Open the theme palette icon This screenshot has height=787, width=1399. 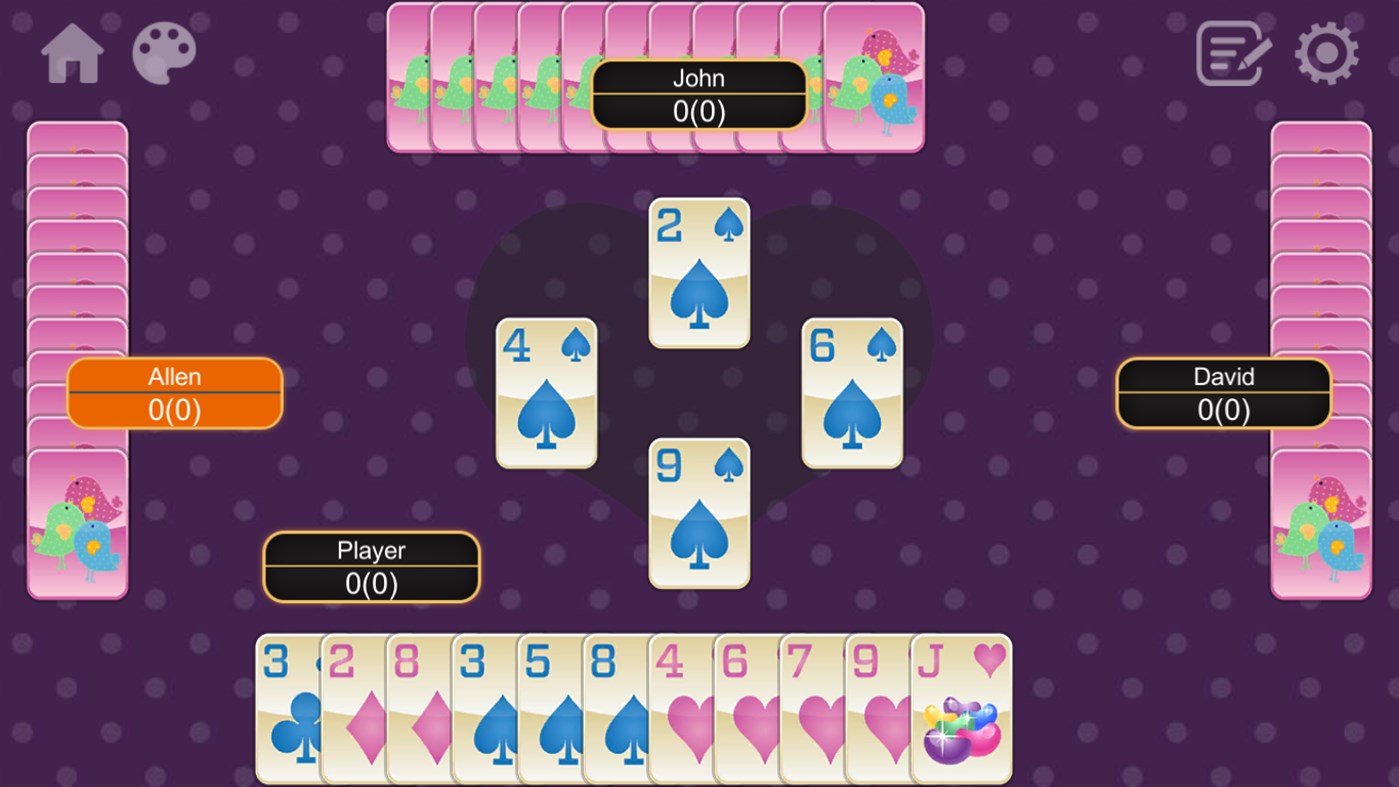click(x=166, y=54)
